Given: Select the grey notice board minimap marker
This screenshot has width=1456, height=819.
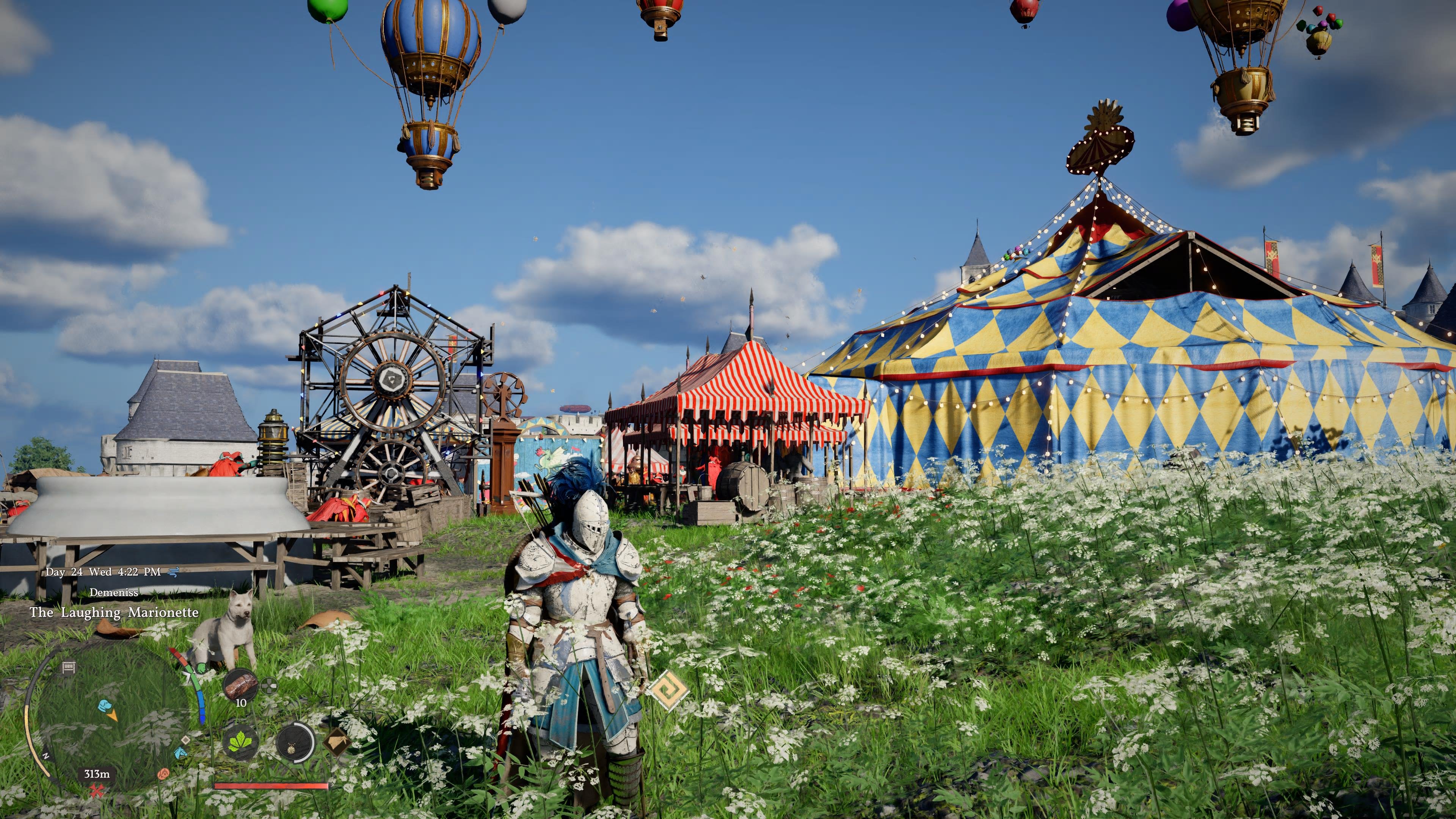Looking at the screenshot, I should tap(68, 667).
